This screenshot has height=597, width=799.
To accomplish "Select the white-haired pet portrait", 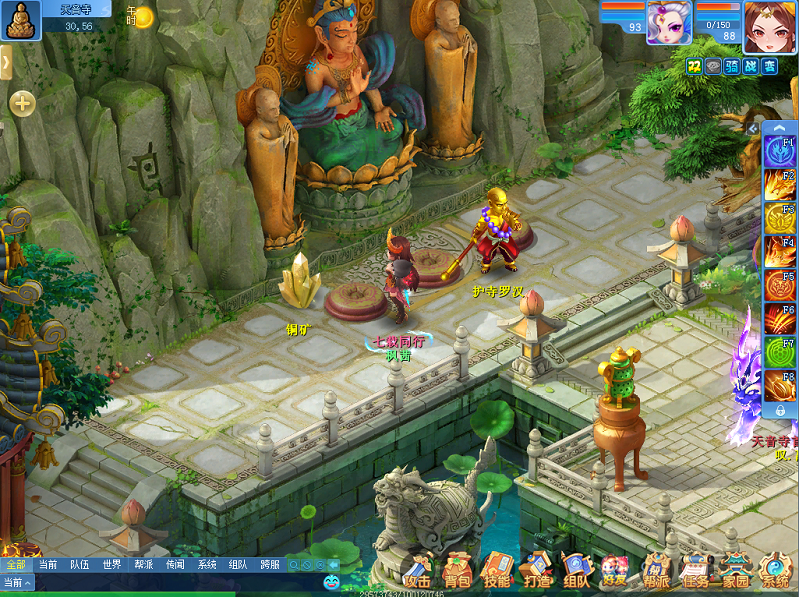I will pos(669,23).
